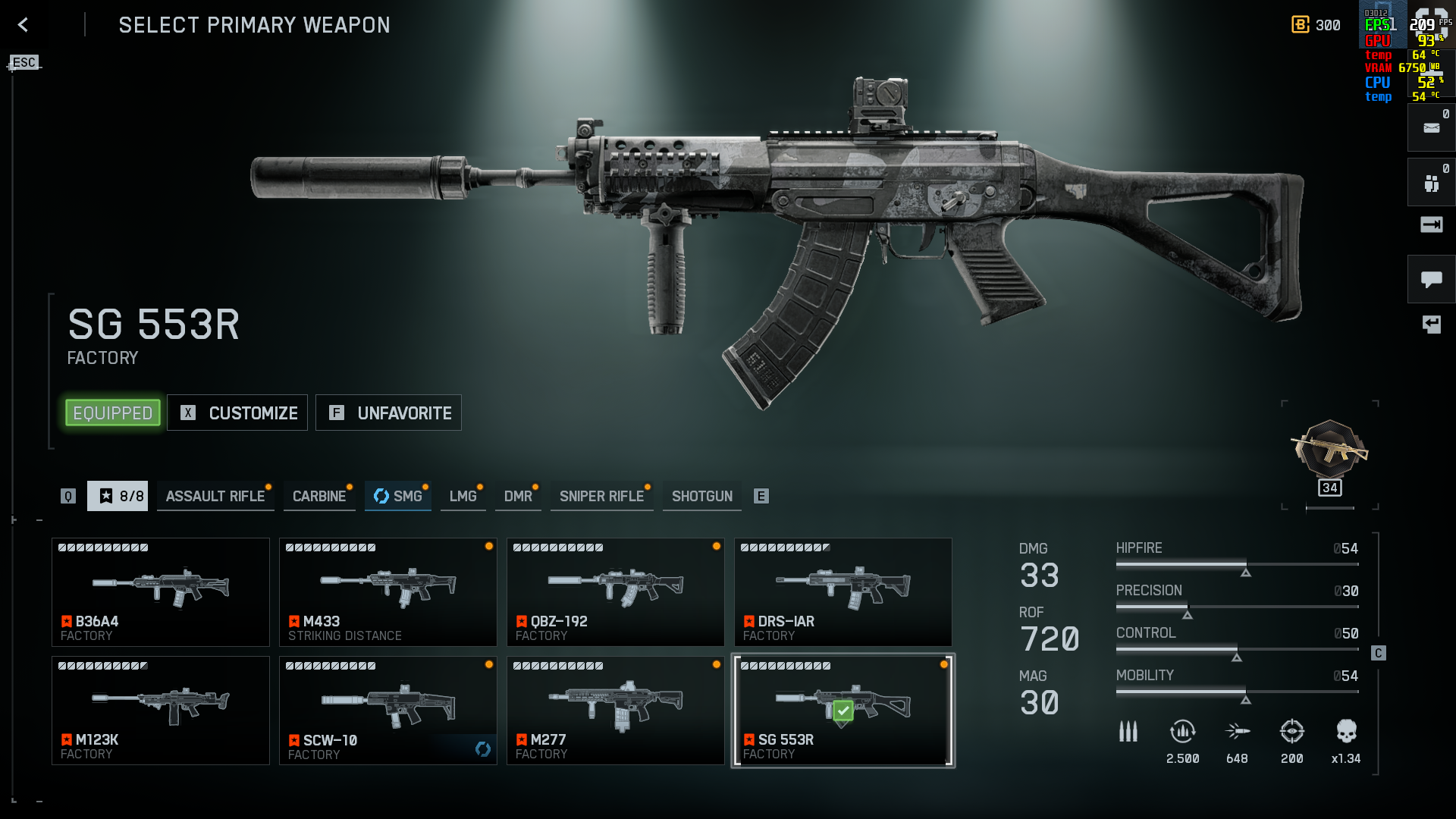
Task: Choose the B36A4 Factory weapon tile
Action: coord(161,592)
